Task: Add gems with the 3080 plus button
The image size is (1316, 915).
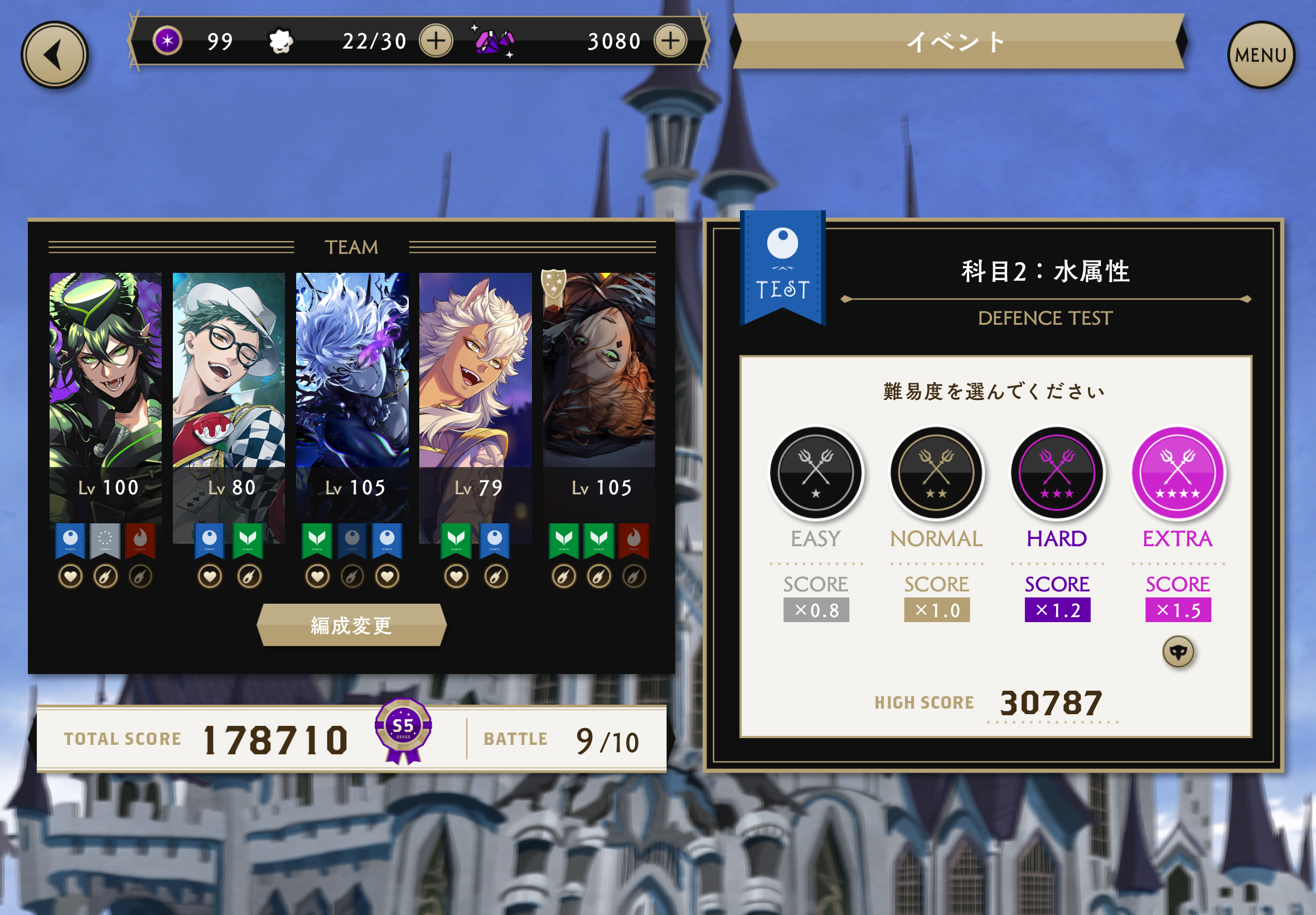Action: (670, 41)
